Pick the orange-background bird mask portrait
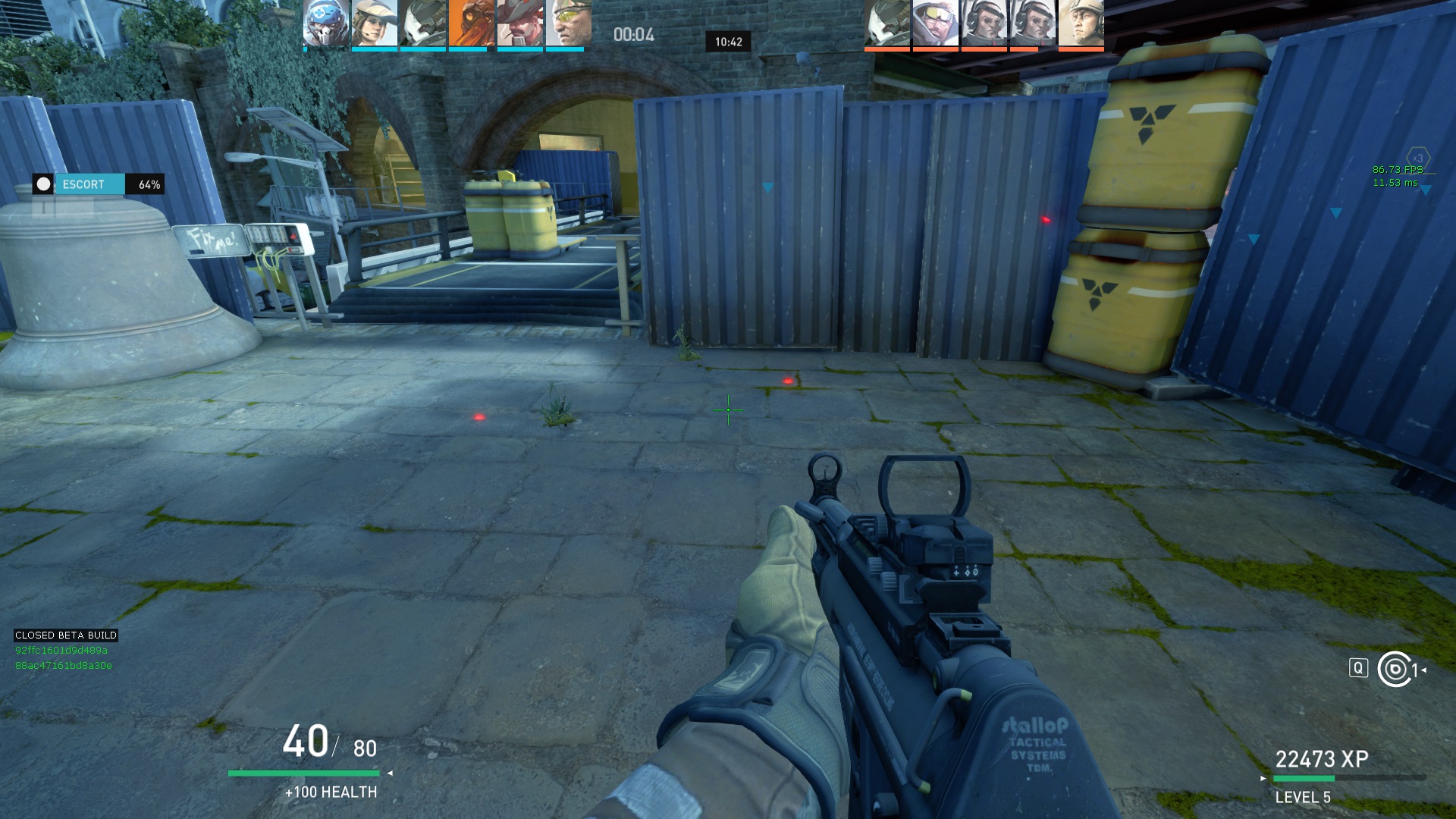The height and width of the screenshot is (819, 1456). pyautogui.click(x=472, y=23)
